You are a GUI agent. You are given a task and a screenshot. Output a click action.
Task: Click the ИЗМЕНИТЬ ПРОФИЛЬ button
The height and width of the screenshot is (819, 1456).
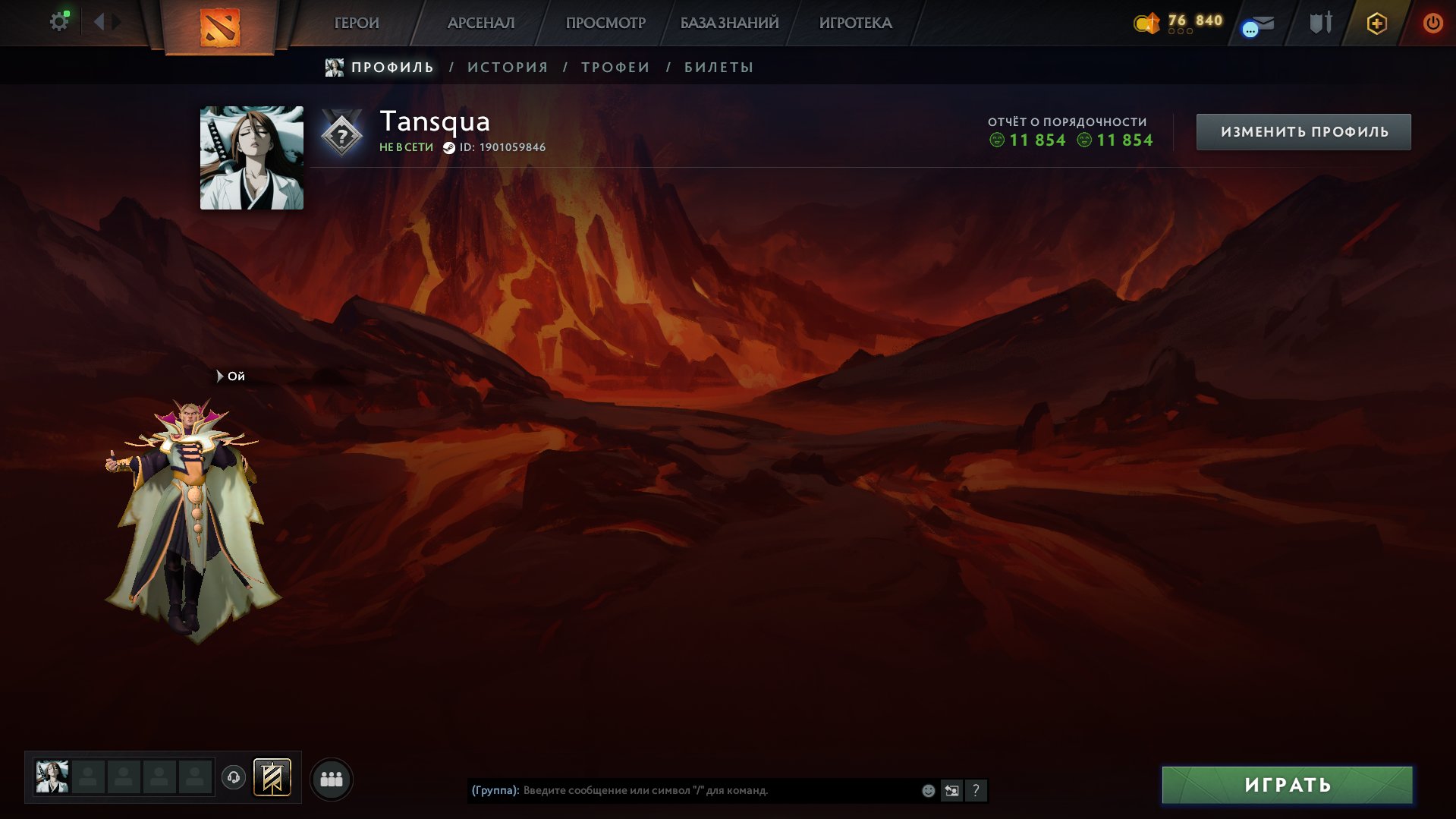(x=1302, y=131)
